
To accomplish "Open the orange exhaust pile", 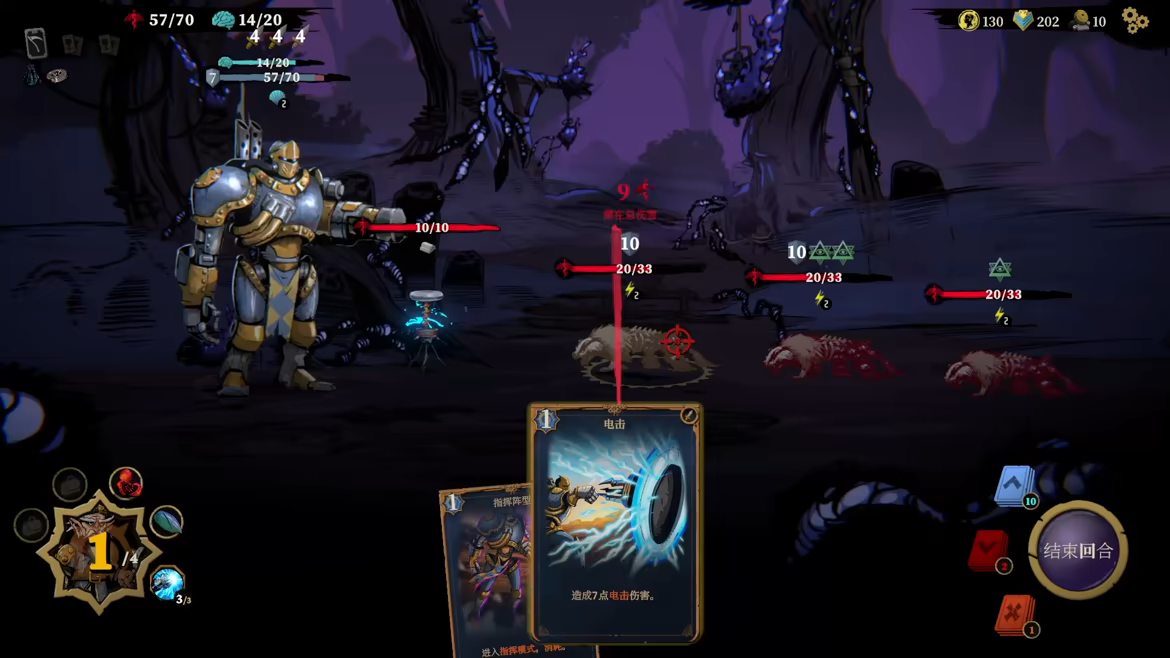I will click(x=1014, y=614).
